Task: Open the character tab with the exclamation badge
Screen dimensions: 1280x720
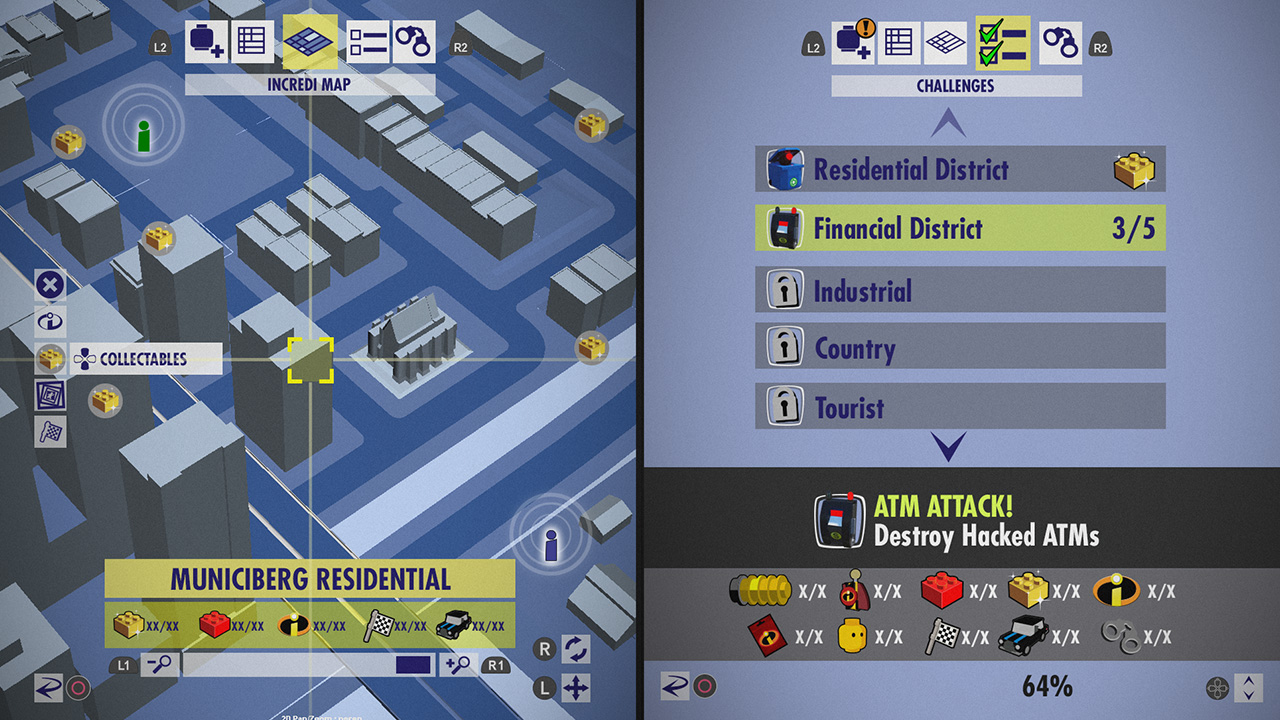Action: click(x=853, y=44)
